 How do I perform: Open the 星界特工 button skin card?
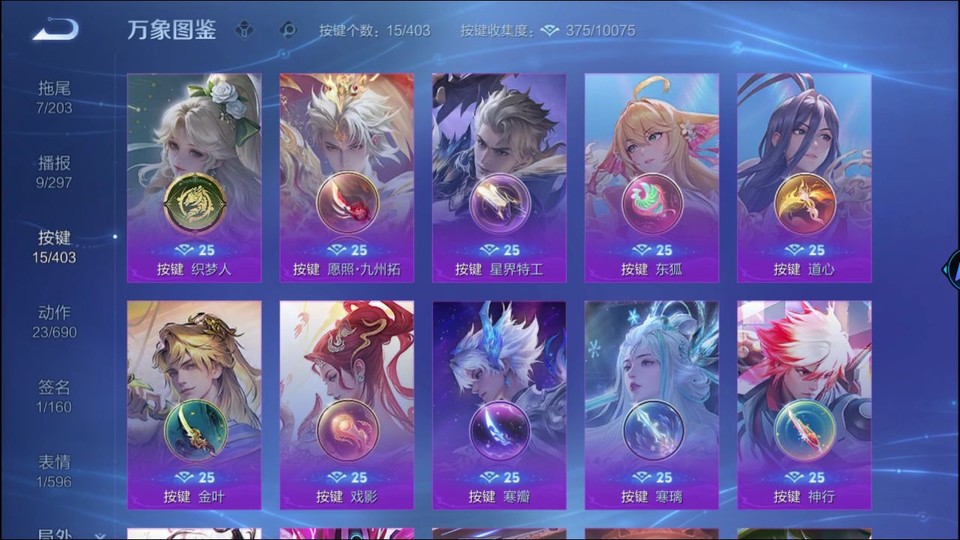coord(499,178)
